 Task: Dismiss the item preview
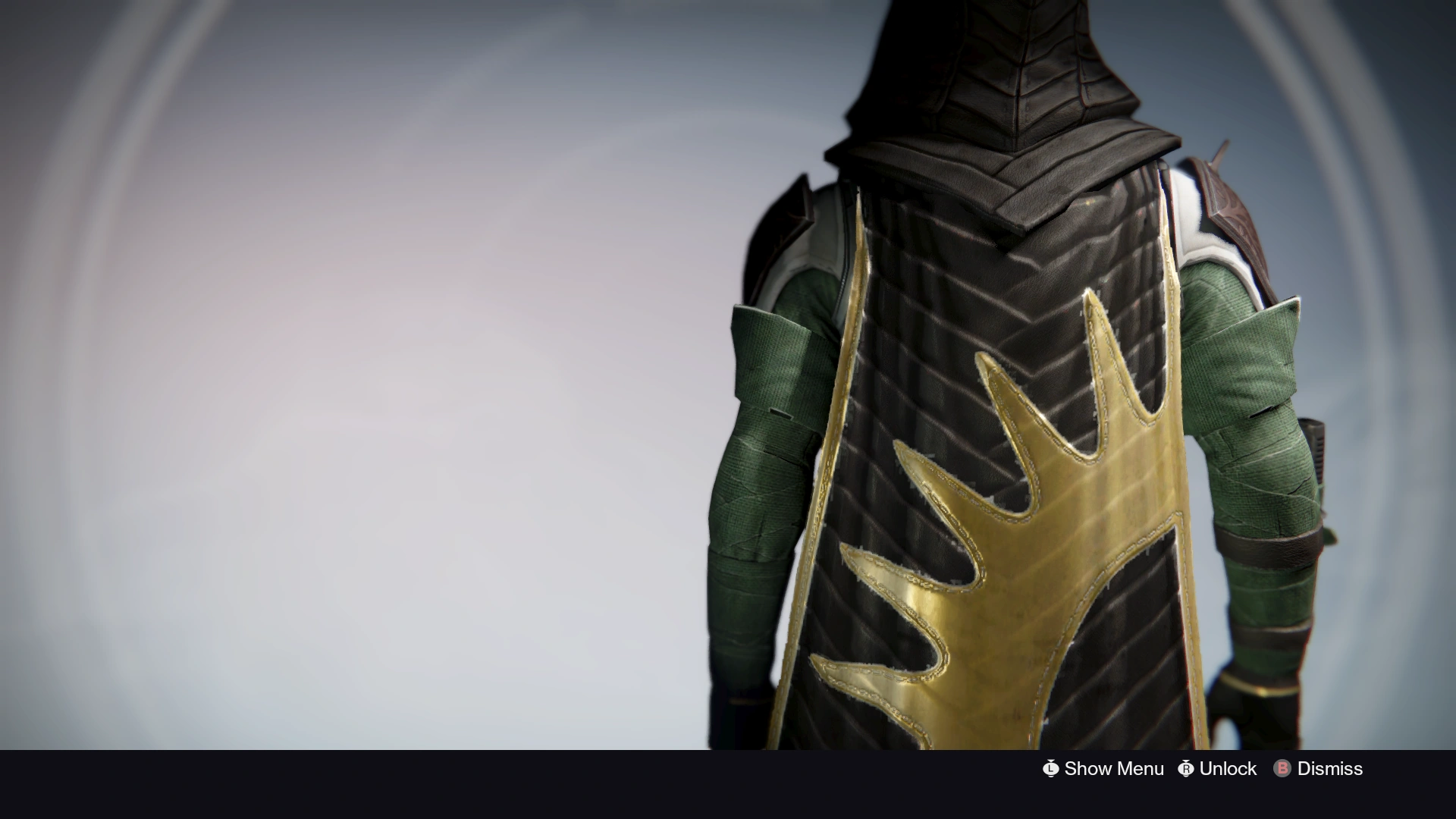(x=1329, y=769)
